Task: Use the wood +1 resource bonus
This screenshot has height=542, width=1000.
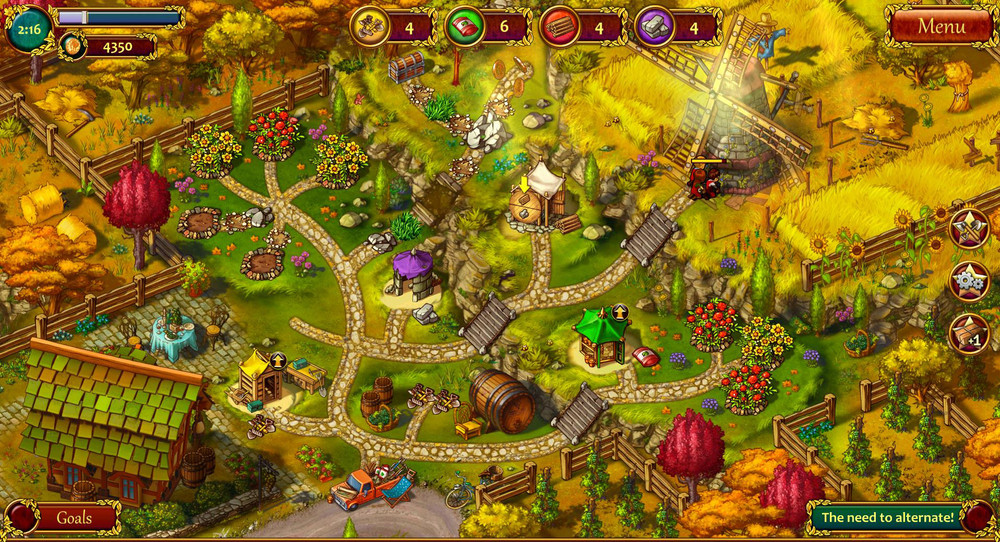Action: (969, 333)
